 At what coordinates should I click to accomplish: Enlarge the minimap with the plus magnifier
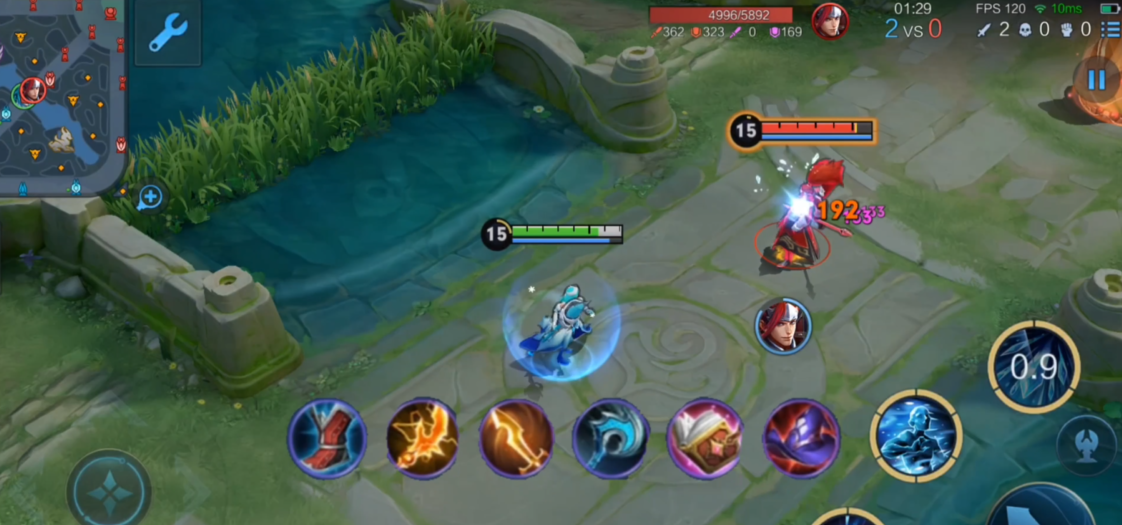click(150, 197)
